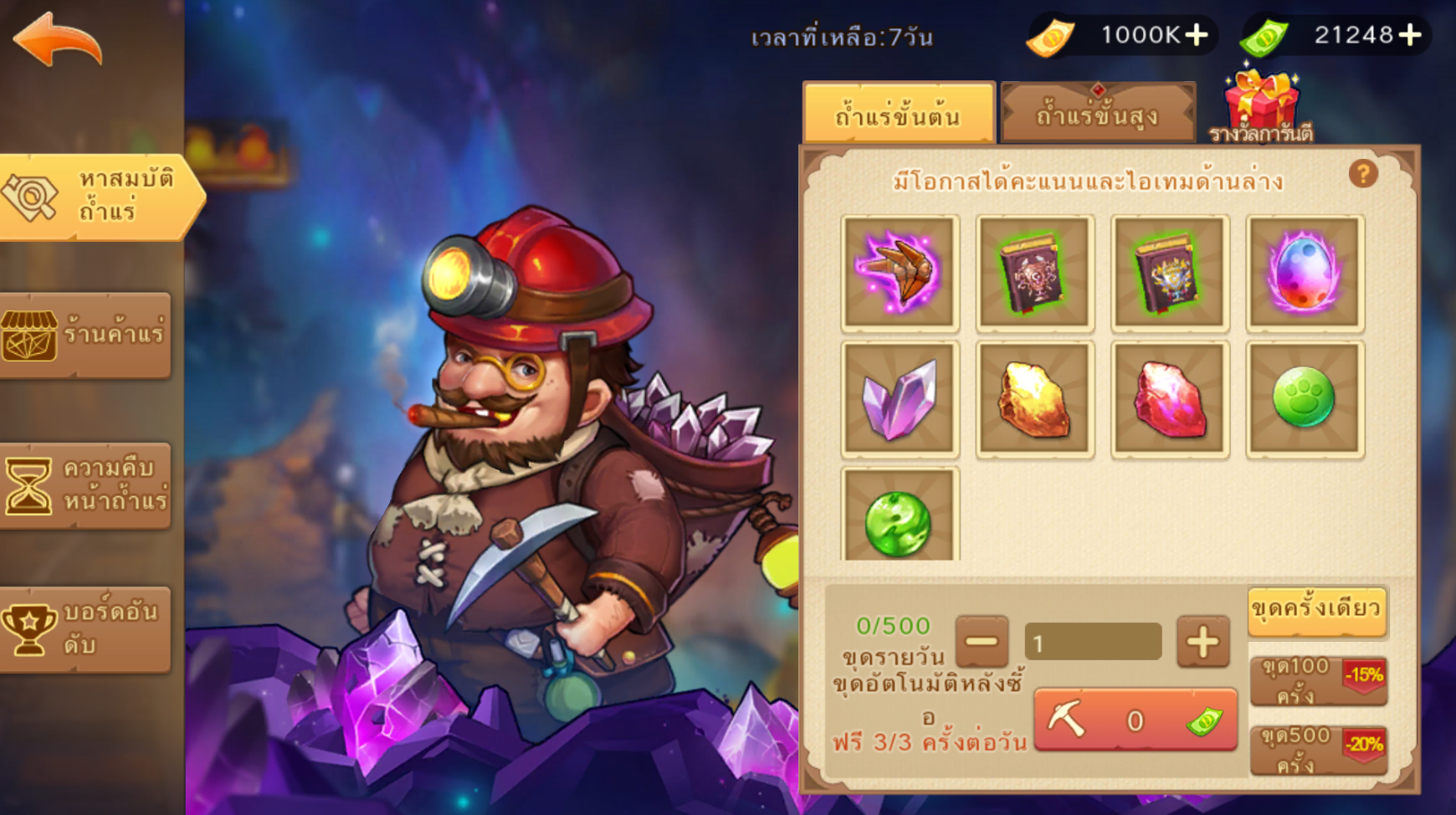Inspect the purple crystal reward
Image resolution: width=1456 pixels, height=815 pixels.
[900, 399]
